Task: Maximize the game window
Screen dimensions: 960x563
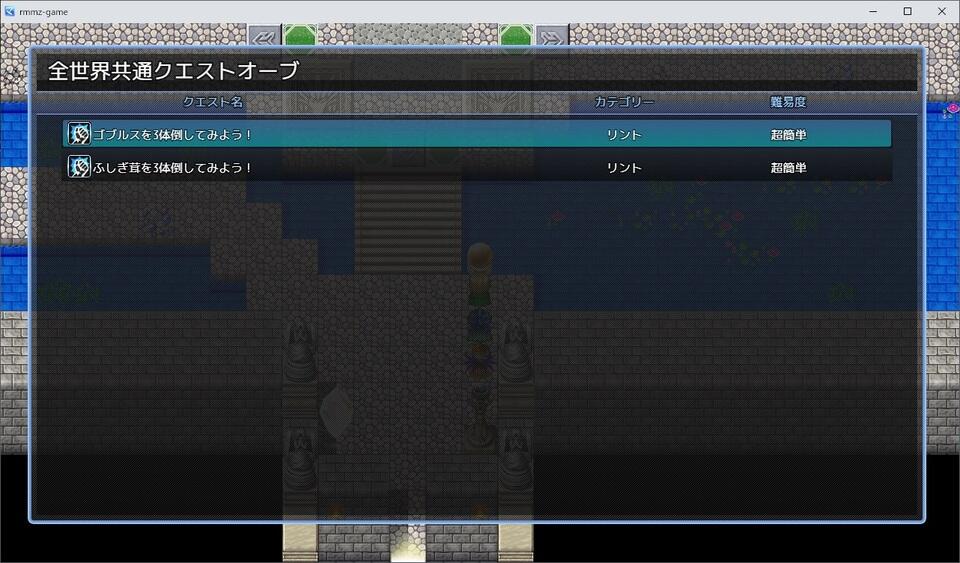Action: (x=907, y=11)
